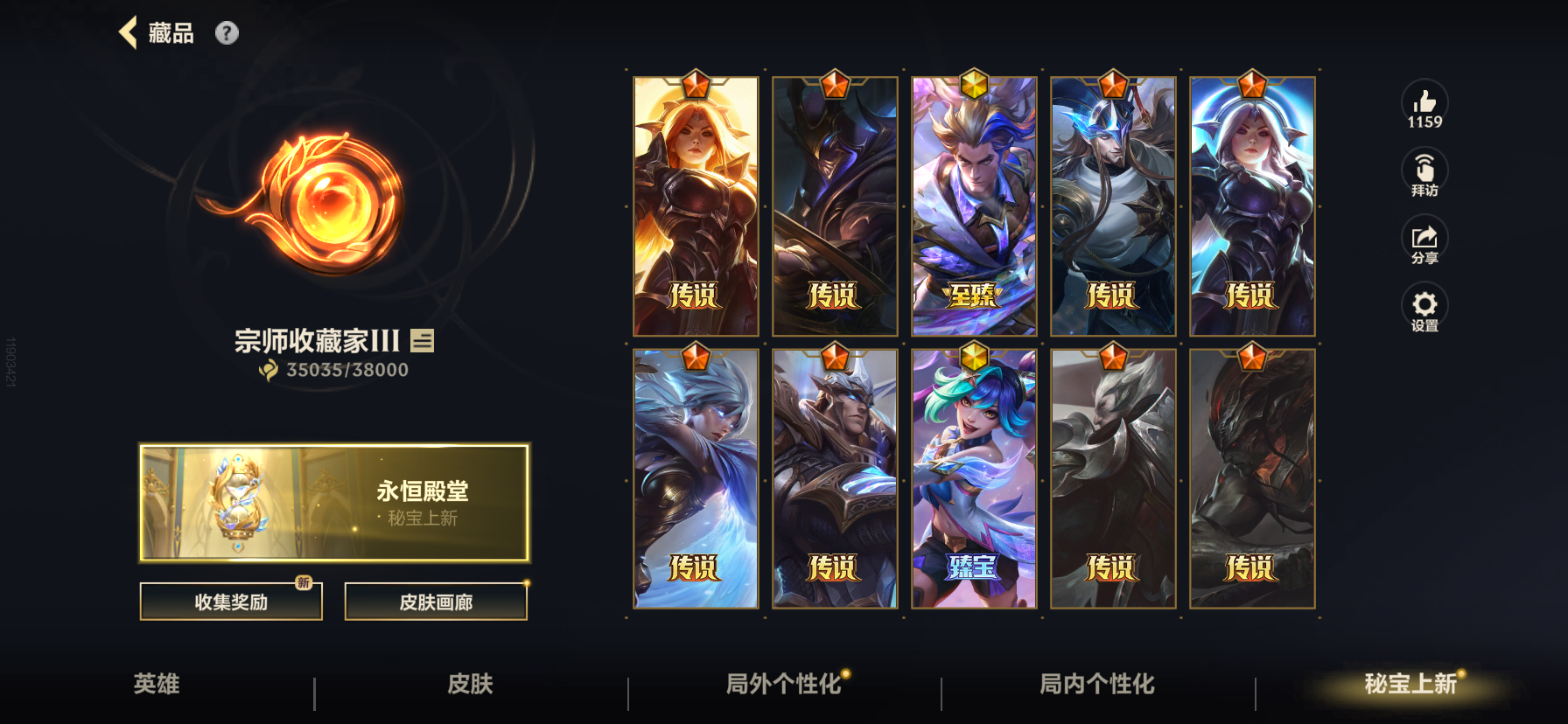The height and width of the screenshot is (724, 1568).
Task: Switch to the 英雄 tab
Action: tap(156, 686)
